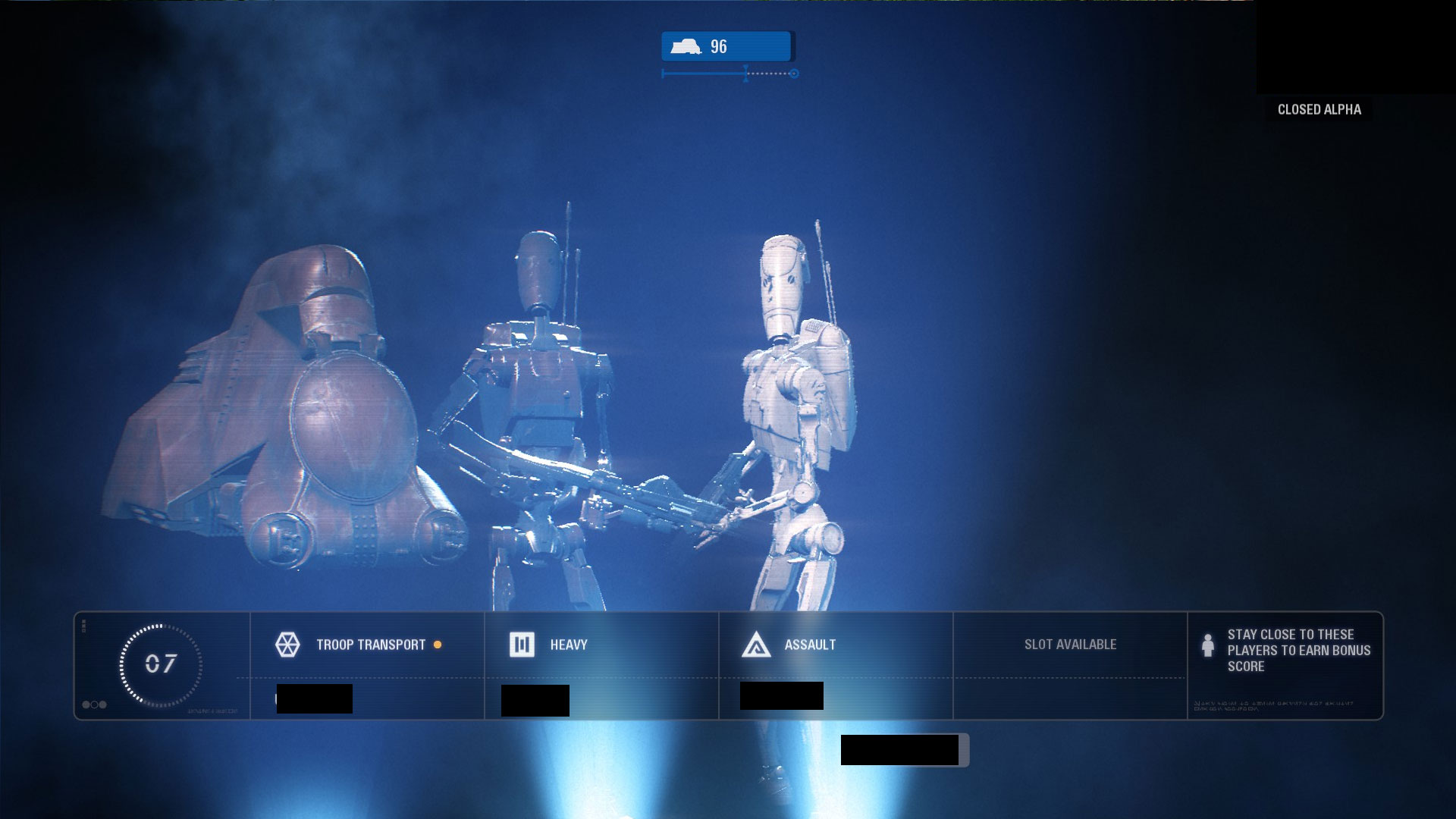Click the Slot Available squad panel

point(1069,664)
